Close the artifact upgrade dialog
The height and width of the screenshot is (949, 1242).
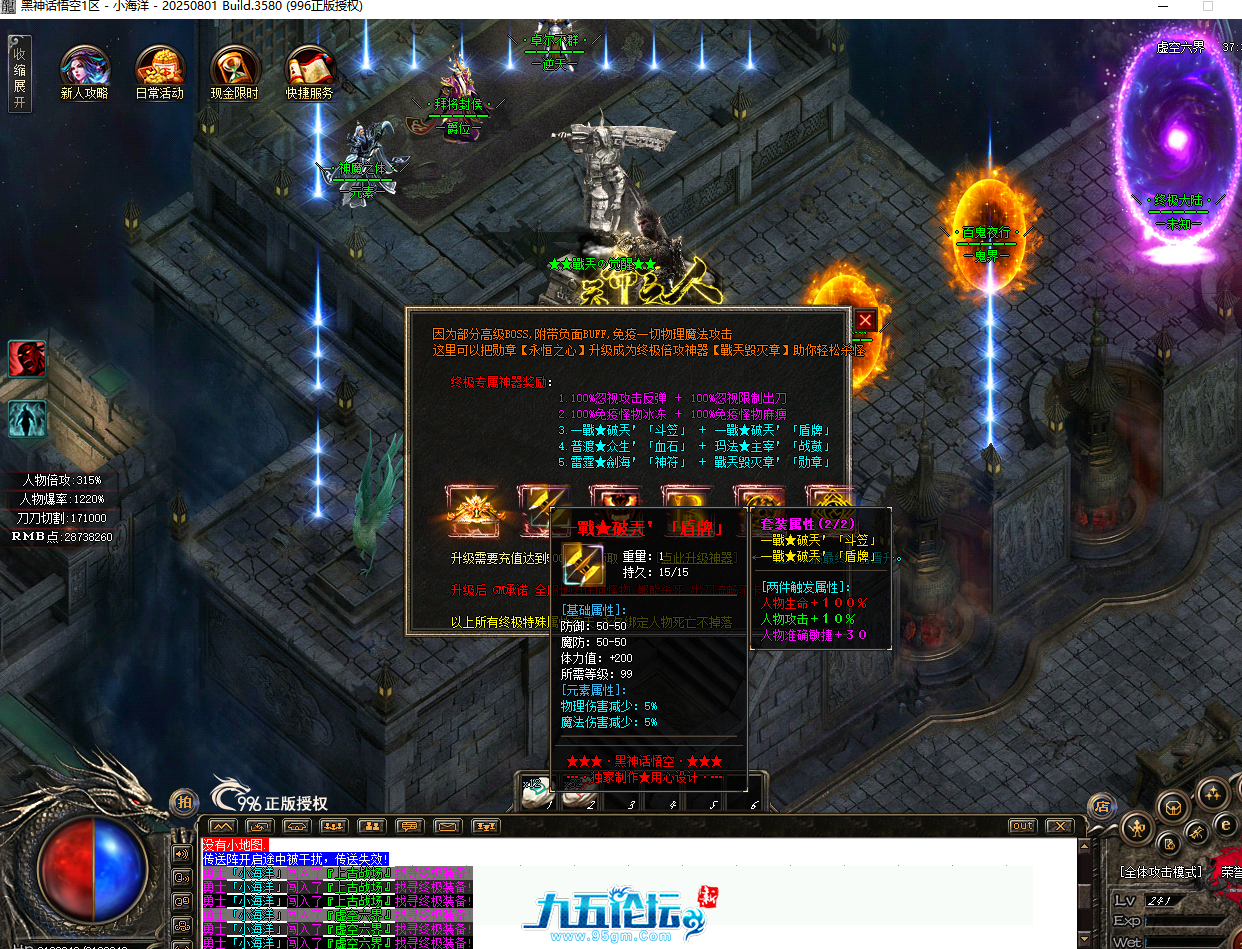click(865, 320)
